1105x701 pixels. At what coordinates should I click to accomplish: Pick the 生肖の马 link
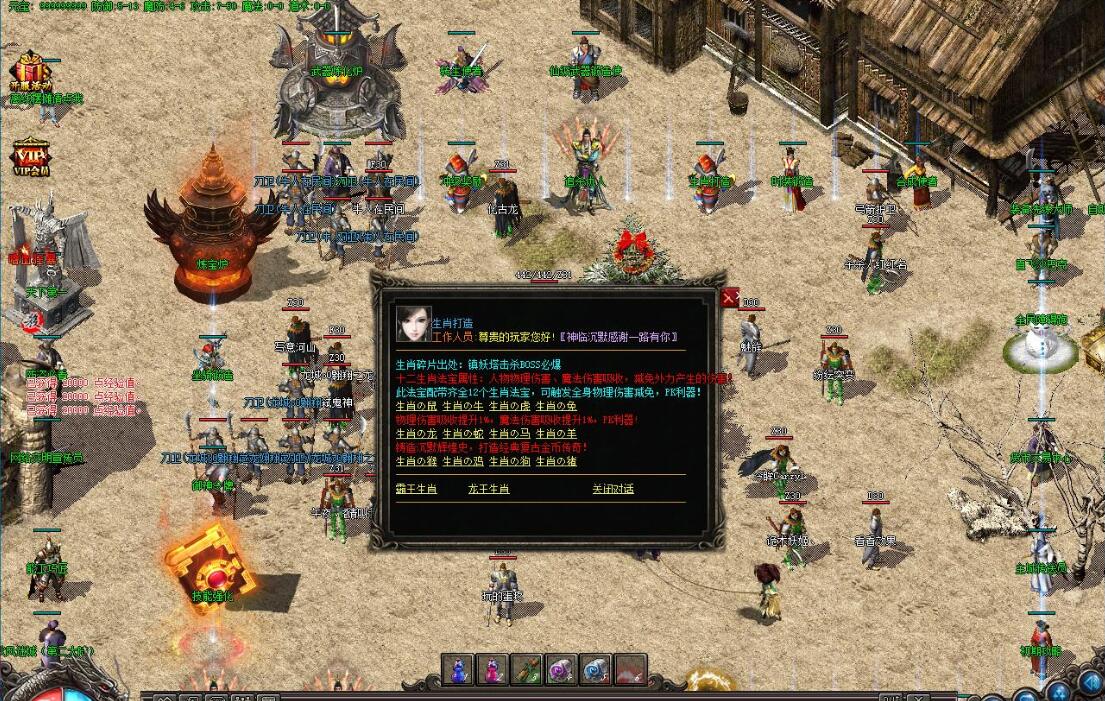click(510, 434)
